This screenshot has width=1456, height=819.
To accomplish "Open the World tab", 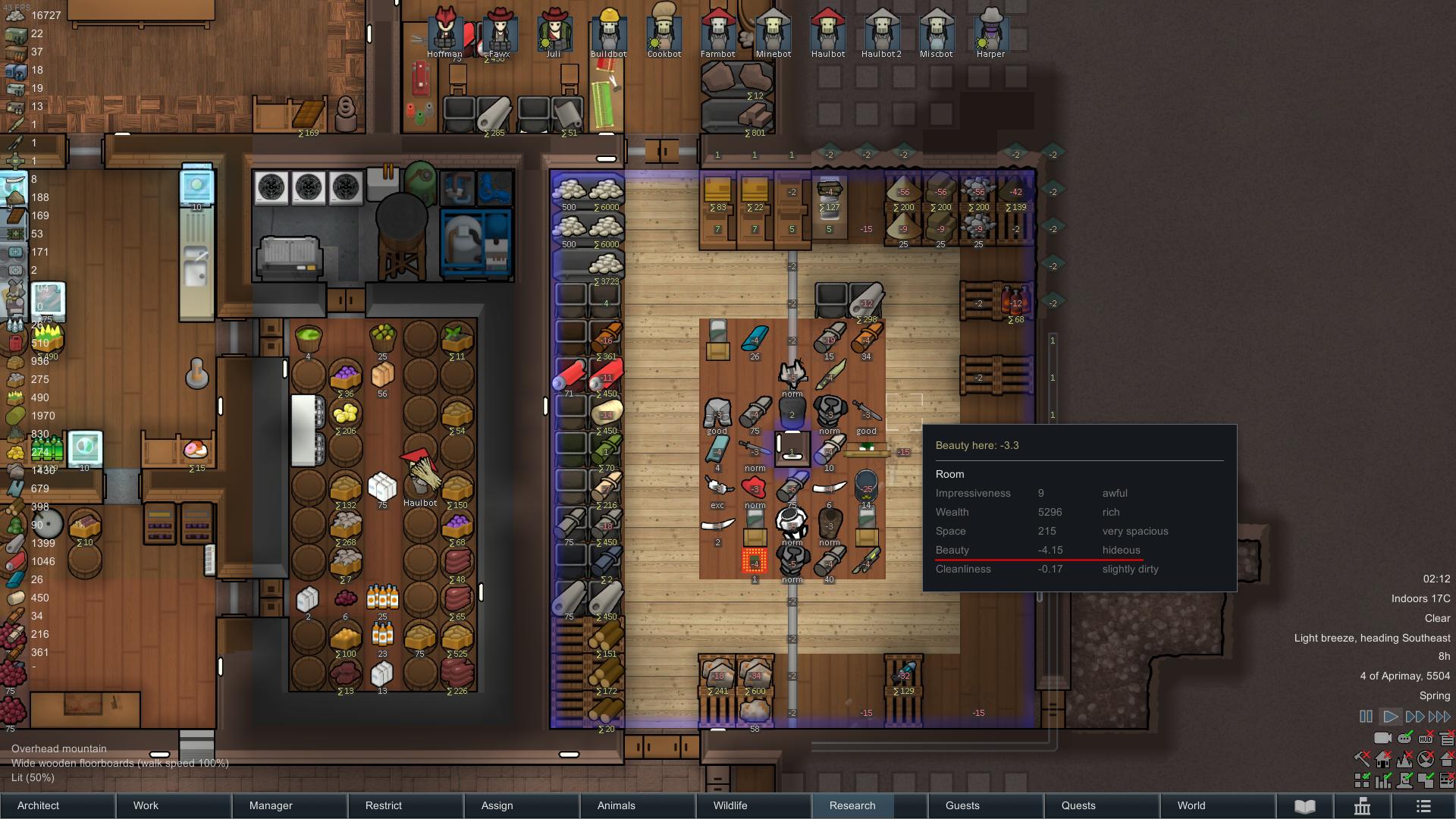I will tap(1191, 805).
